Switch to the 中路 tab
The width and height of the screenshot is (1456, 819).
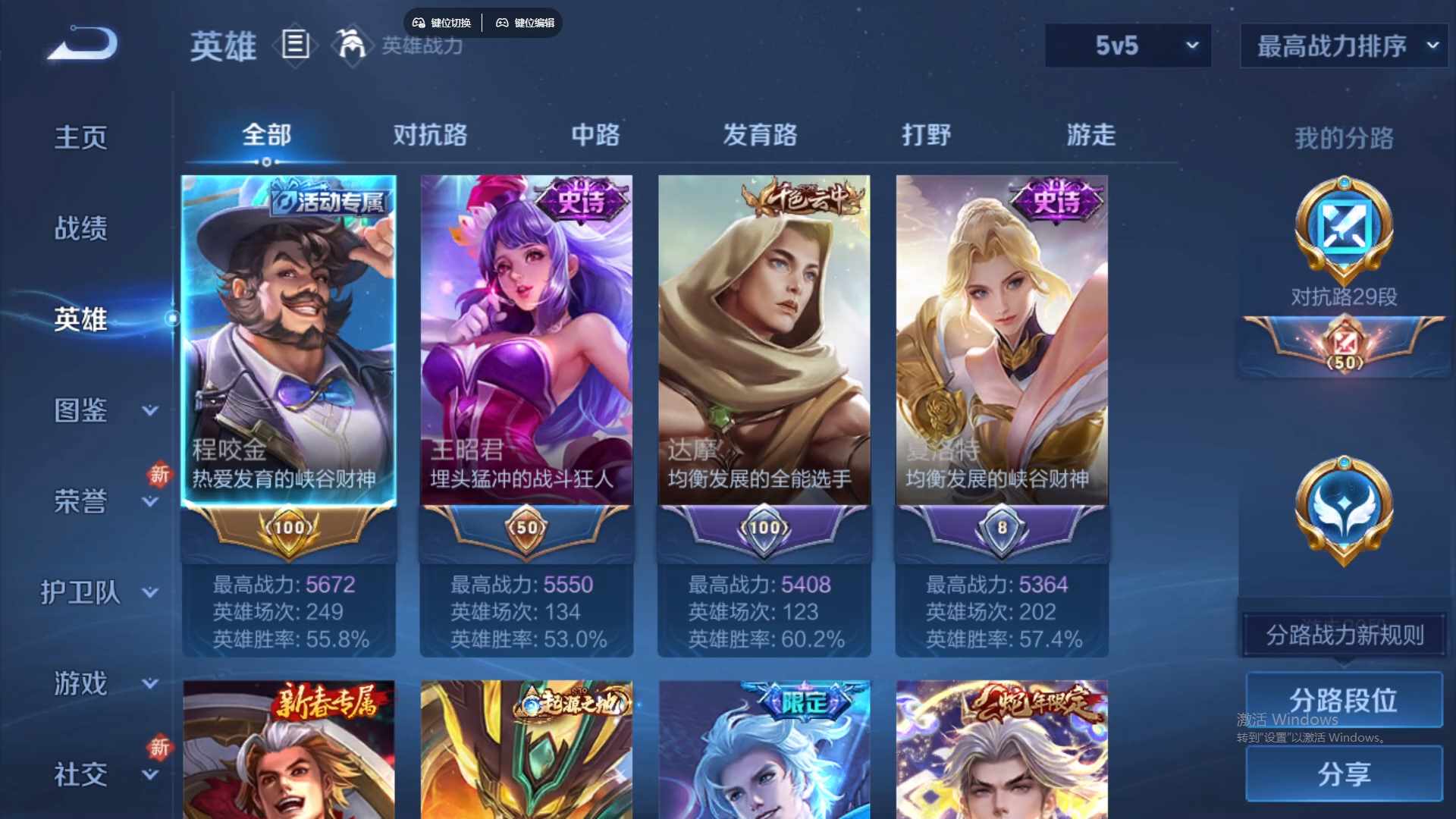[x=595, y=136]
